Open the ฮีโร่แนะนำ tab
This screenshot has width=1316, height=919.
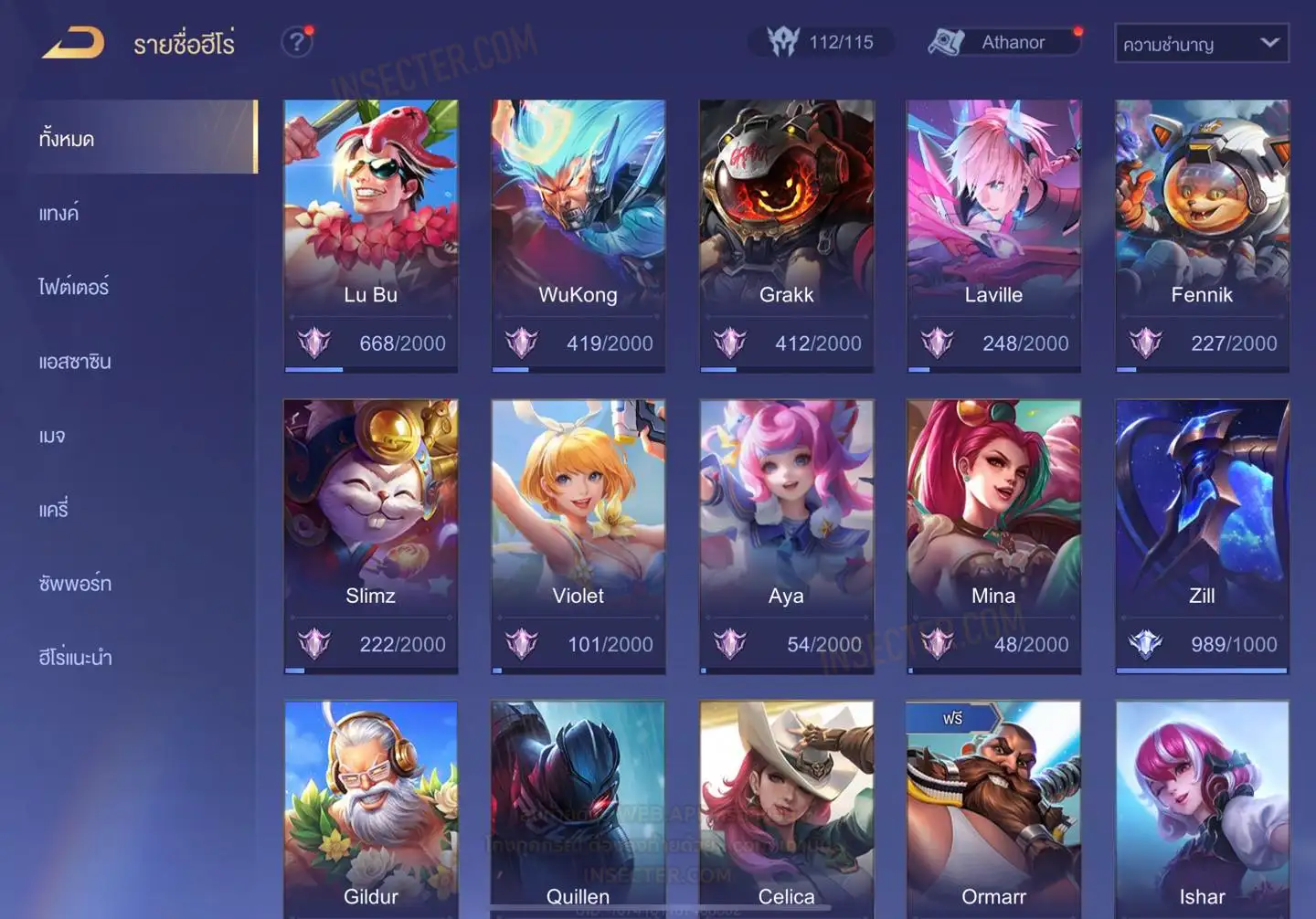pyautogui.click(x=75, y=658)
